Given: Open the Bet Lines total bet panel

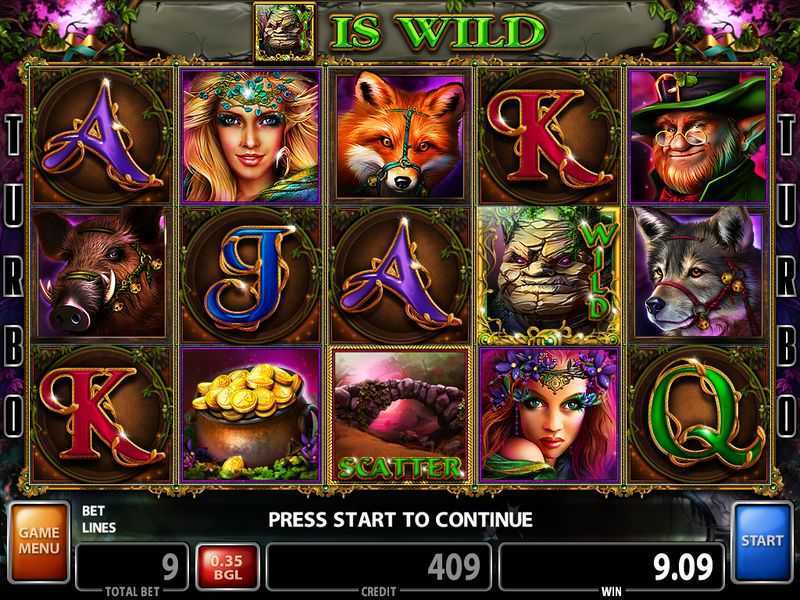Looking at the screenshot, I should [x=131, y=566].
